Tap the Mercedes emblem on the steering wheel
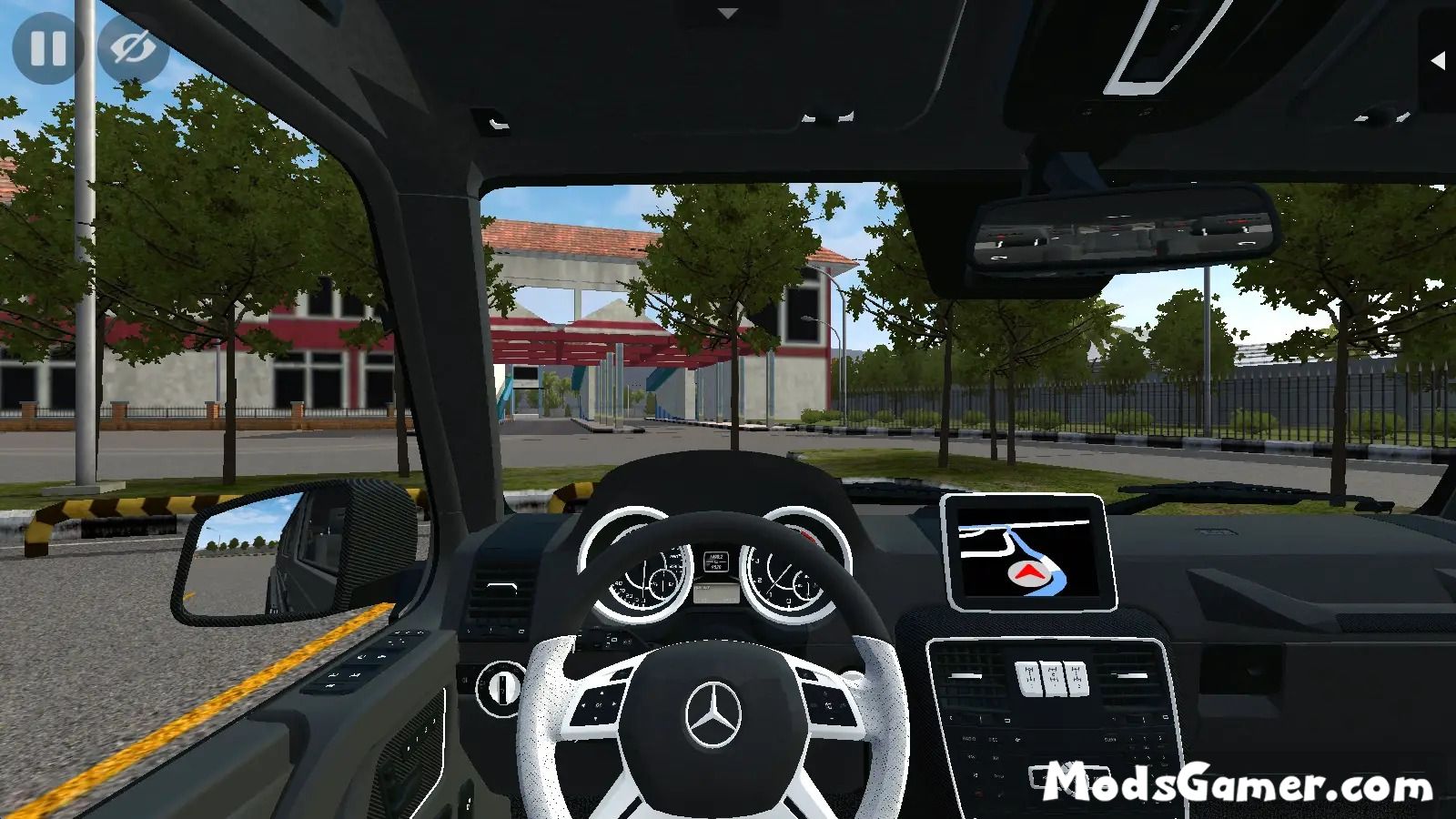This screenshot has height=819, width=1456. pyautogui.click(x=715, y=716)
